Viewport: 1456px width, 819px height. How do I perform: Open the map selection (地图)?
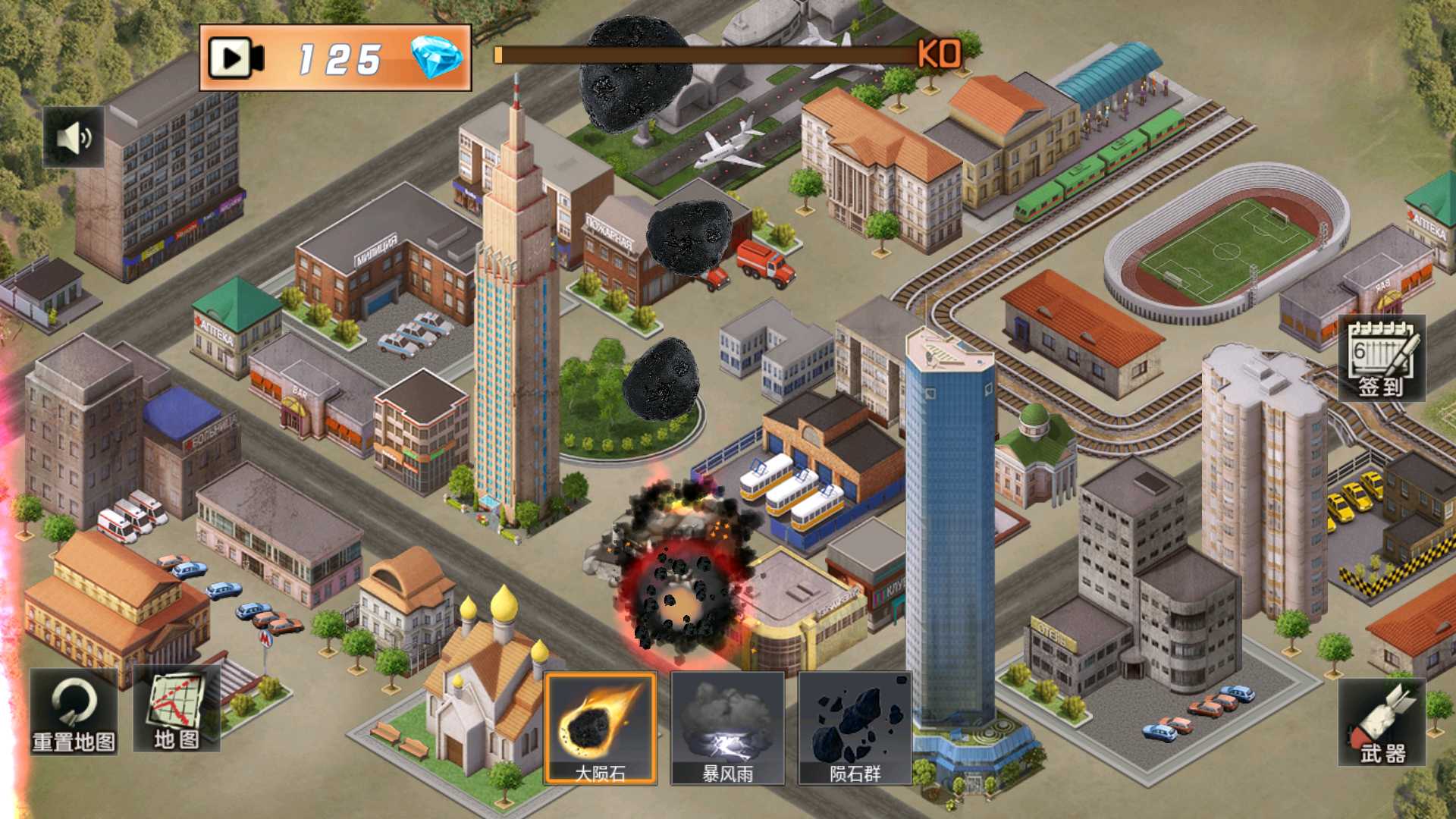coord(176,709)
